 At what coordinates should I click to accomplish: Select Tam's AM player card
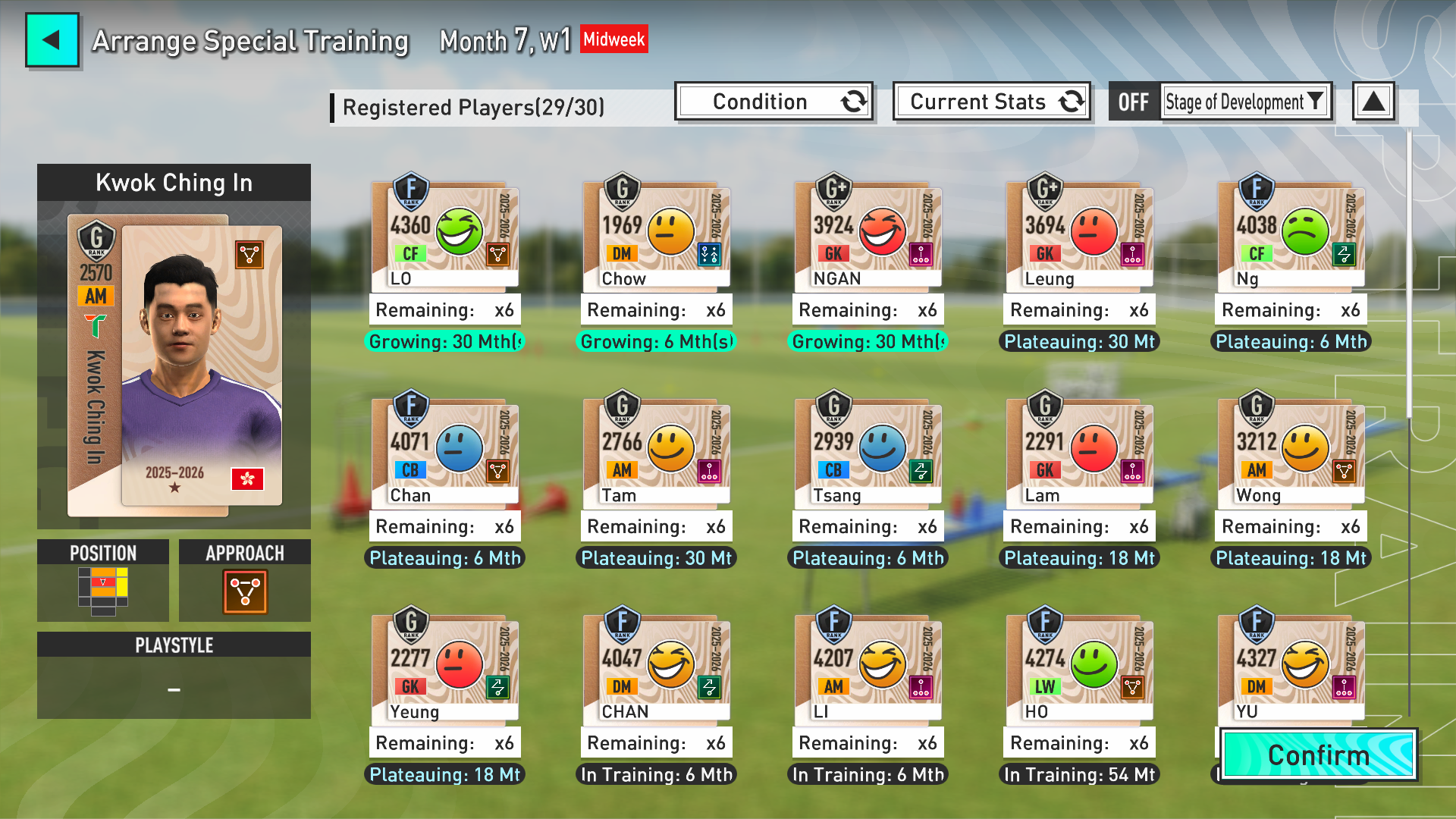coord(656,453)
